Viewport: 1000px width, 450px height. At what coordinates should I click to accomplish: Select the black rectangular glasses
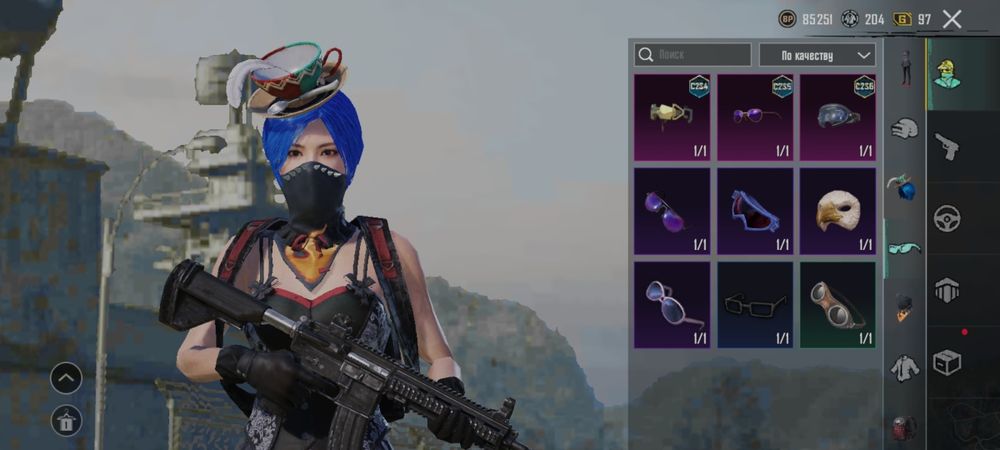point(755,305)
